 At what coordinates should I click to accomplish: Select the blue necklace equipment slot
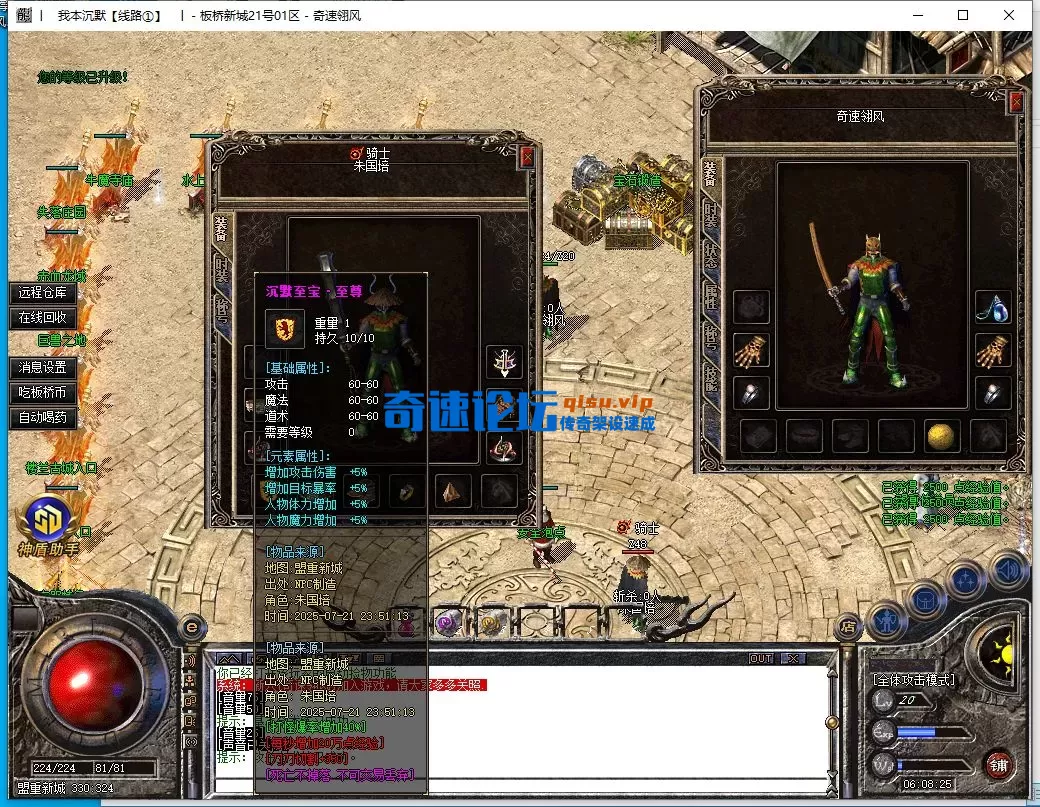[992, 307]
